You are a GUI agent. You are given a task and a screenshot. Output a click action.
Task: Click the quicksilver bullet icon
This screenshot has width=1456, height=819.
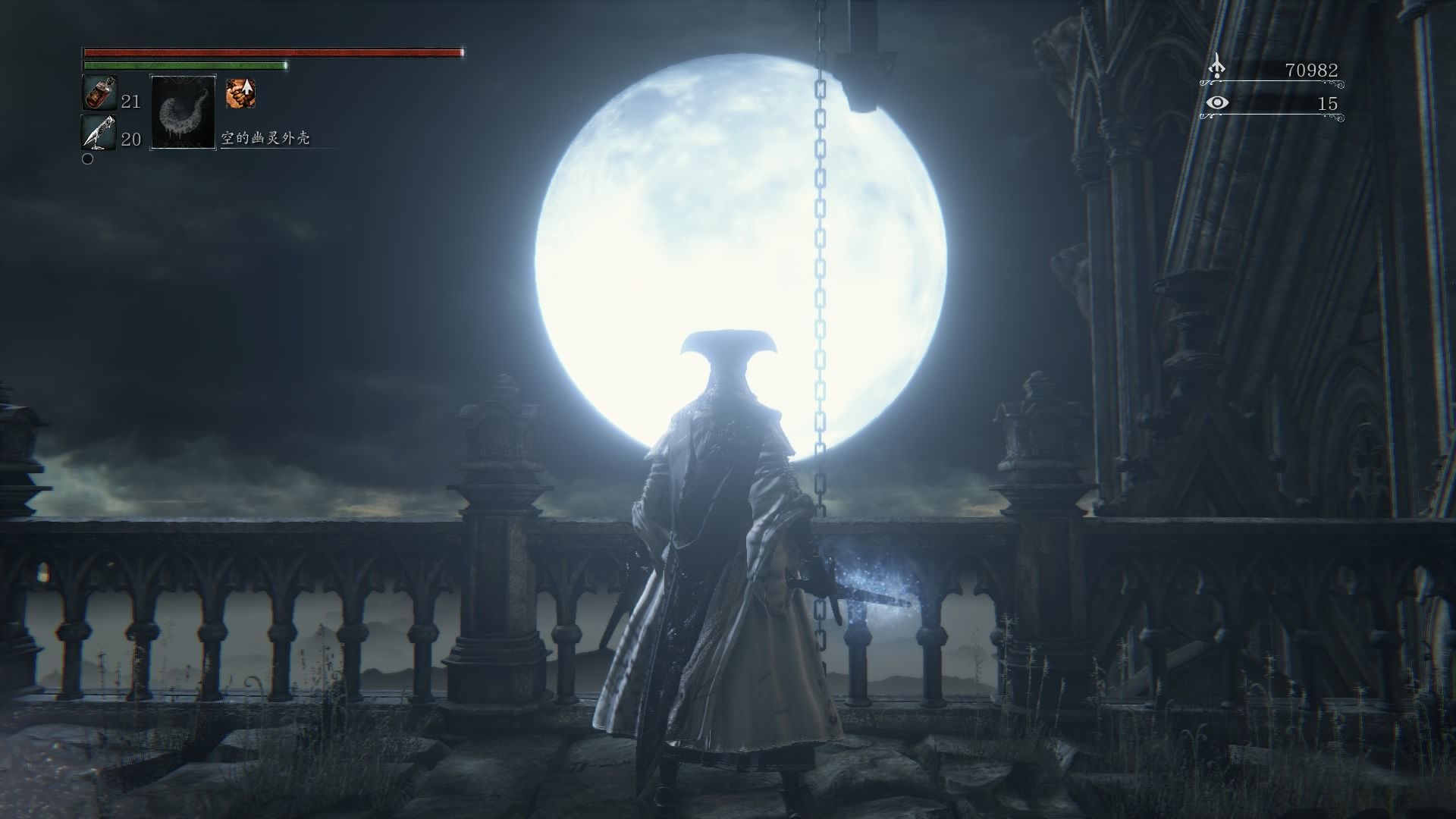(99, 133)
